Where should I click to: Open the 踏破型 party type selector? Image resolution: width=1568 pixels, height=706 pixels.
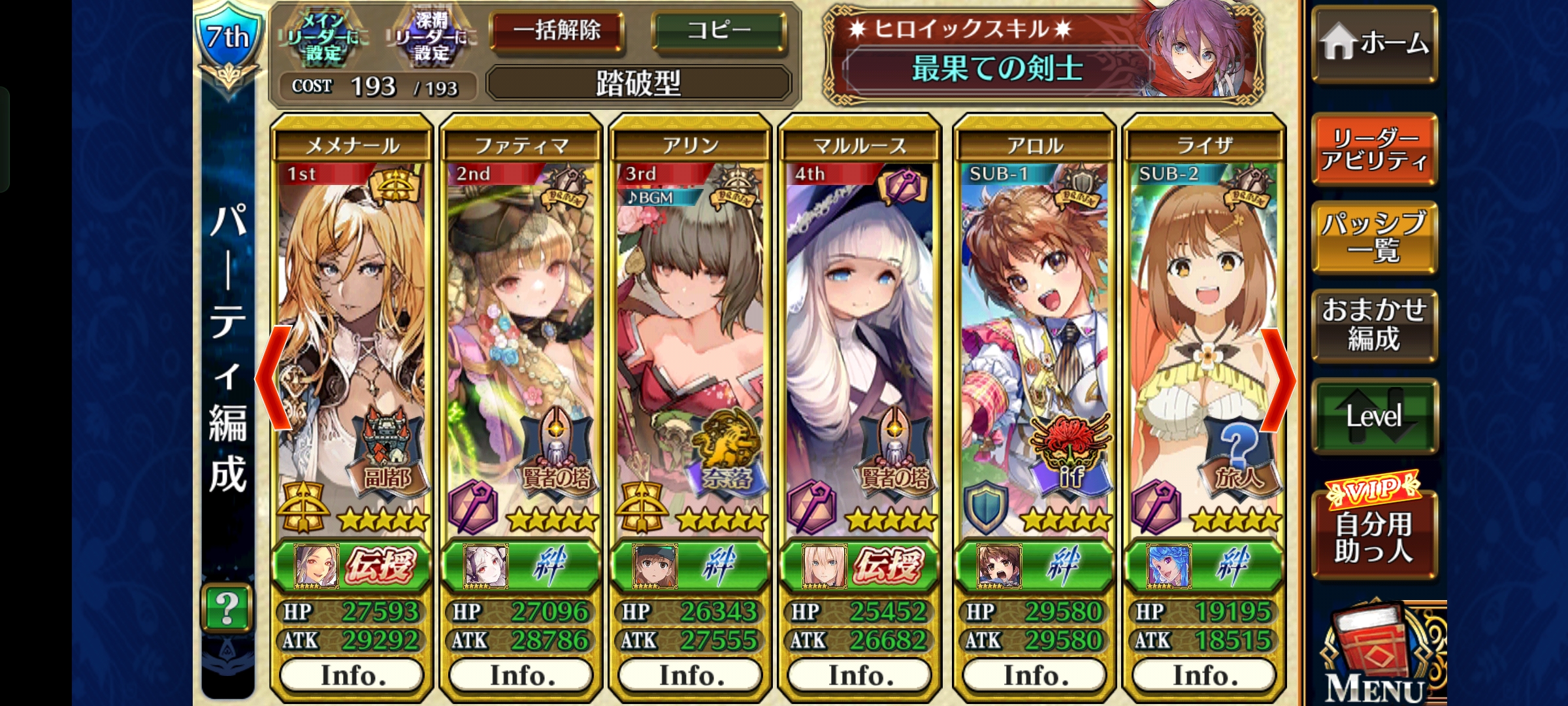pyautogui.click(x=638, y=83)
